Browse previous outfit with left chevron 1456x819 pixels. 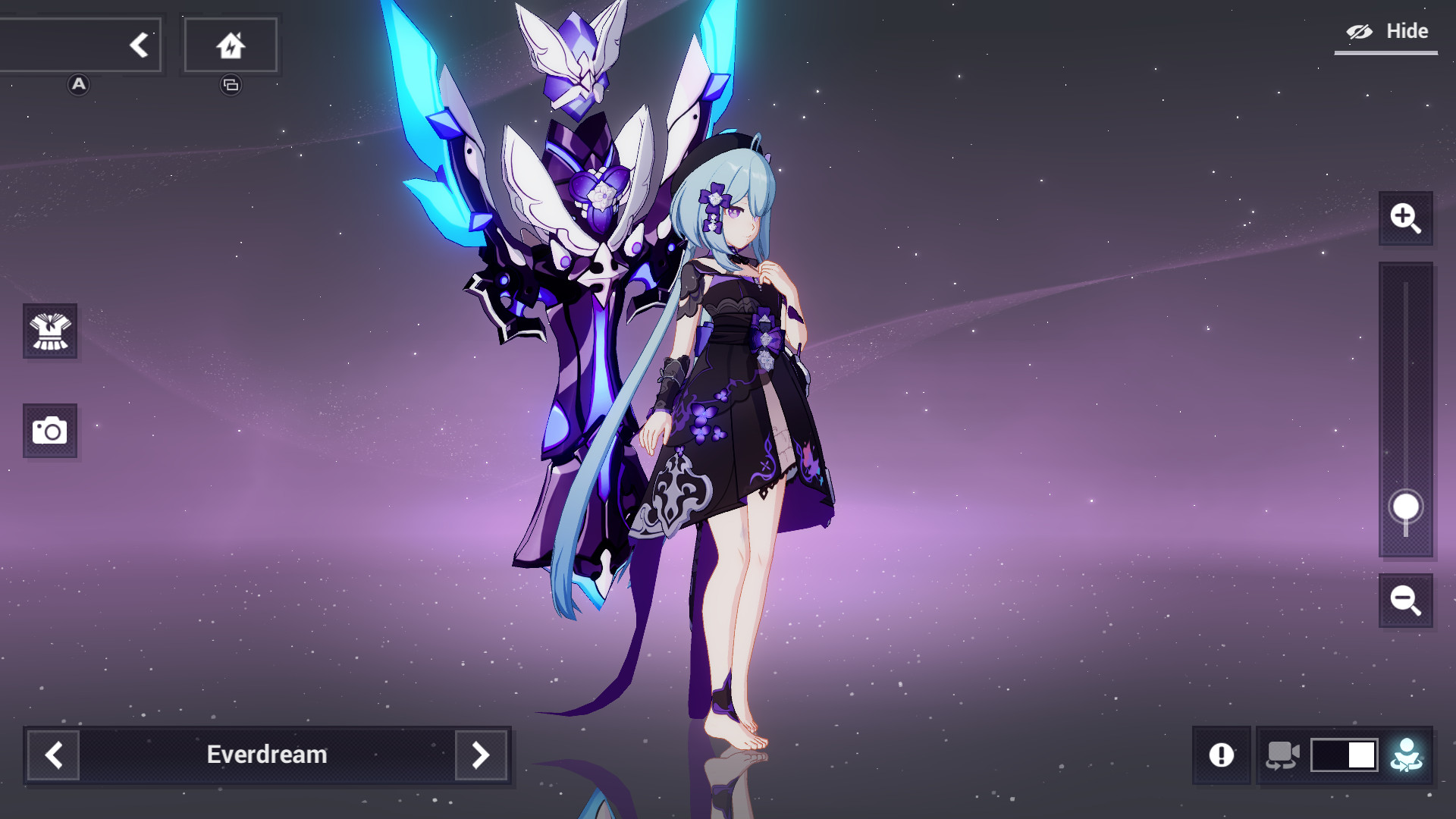[x=52, y=755]
